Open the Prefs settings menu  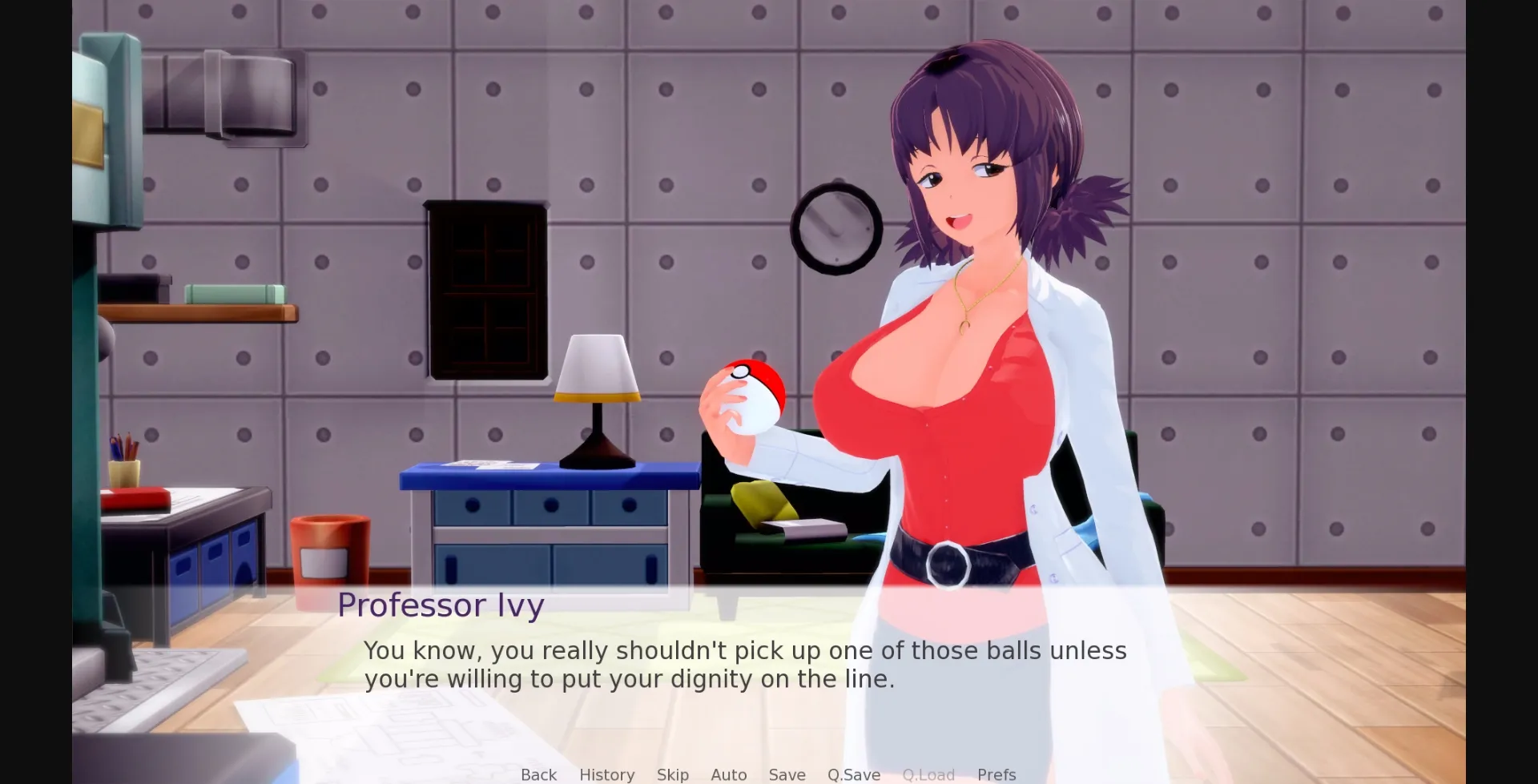[996, 774]
